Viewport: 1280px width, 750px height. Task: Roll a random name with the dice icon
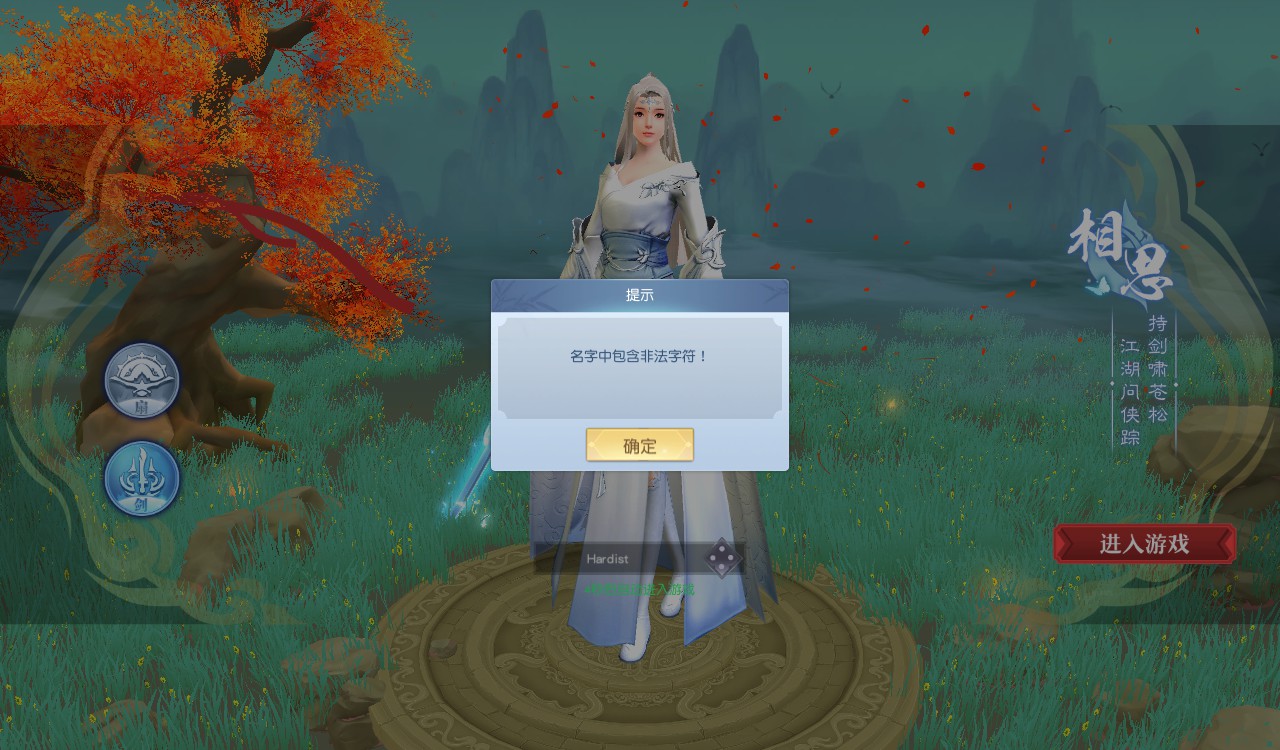tap(720, 560)
